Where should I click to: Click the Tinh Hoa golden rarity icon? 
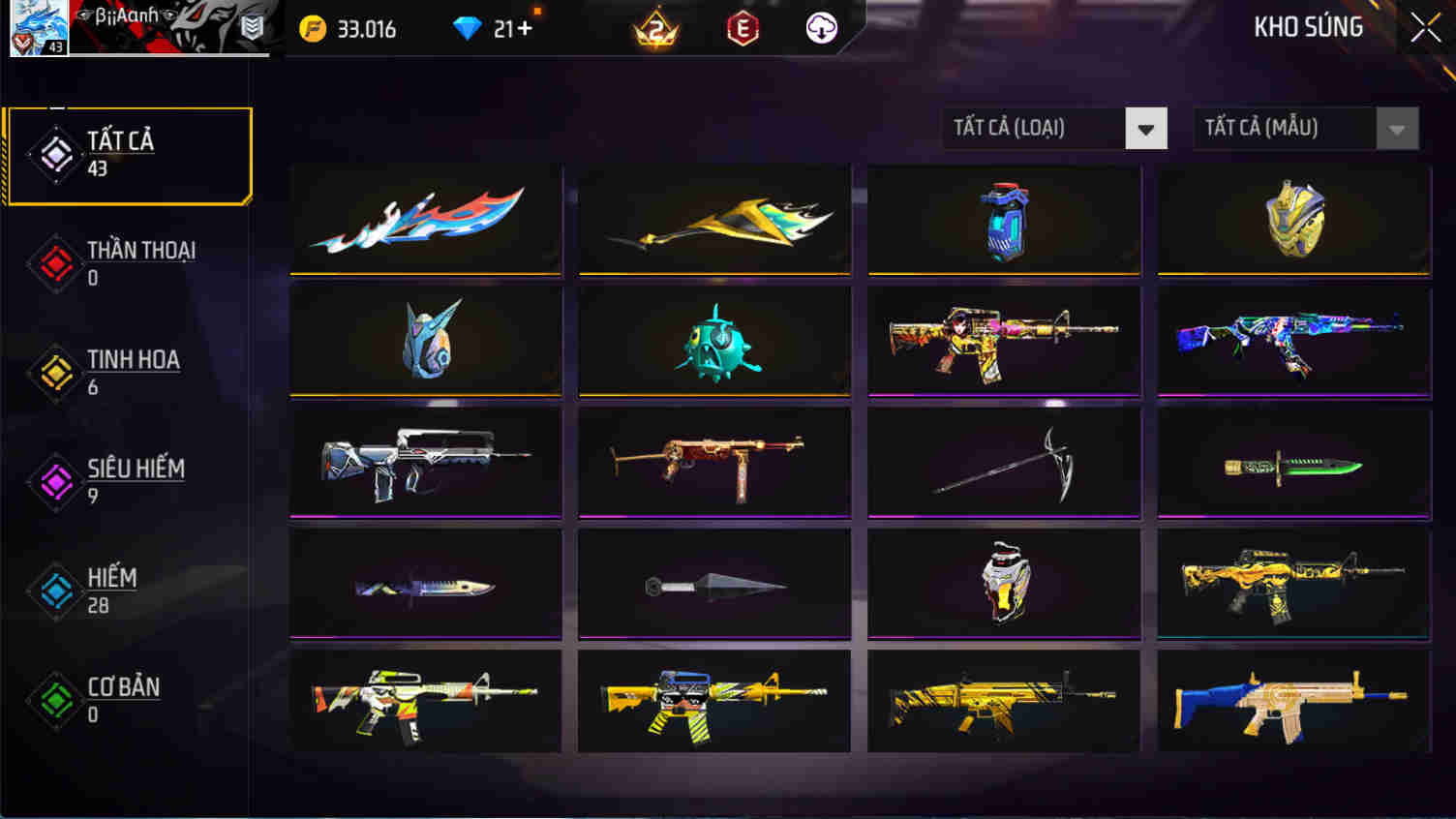(x=55, y=373)
